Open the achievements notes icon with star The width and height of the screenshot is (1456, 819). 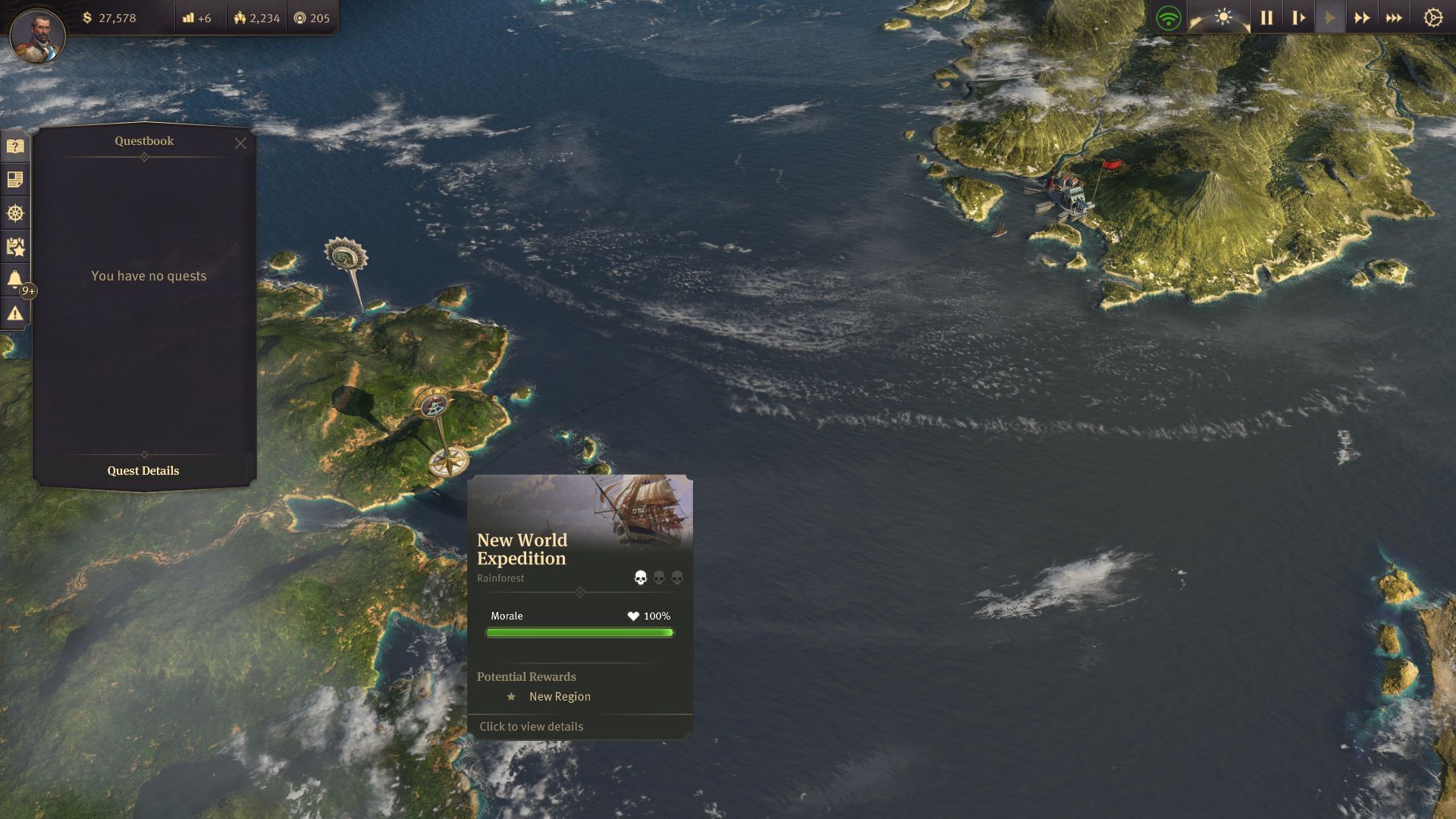(15, 246)
